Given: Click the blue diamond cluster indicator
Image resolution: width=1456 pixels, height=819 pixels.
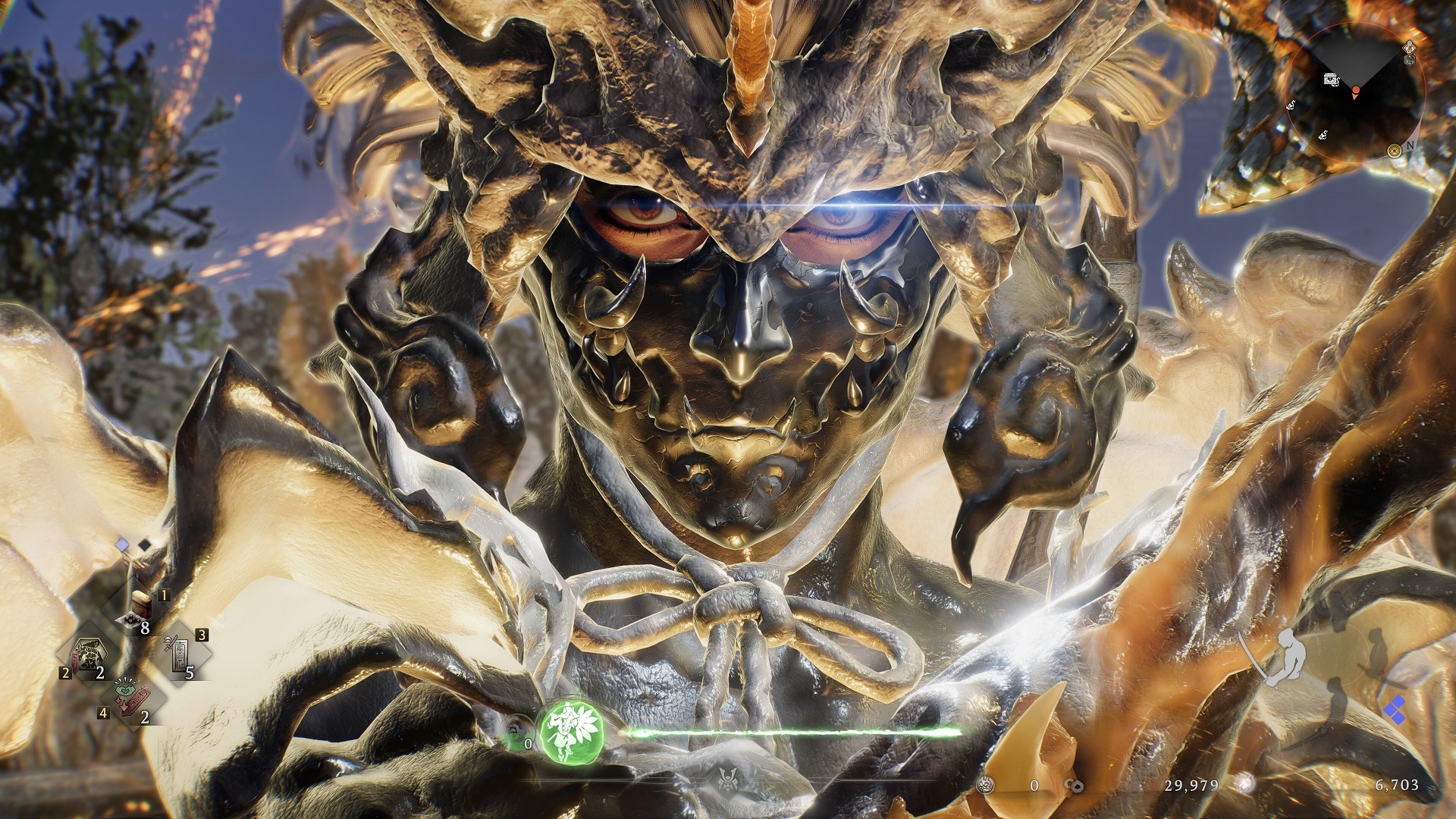Looking at the screenshot, I should (1394, 711).
